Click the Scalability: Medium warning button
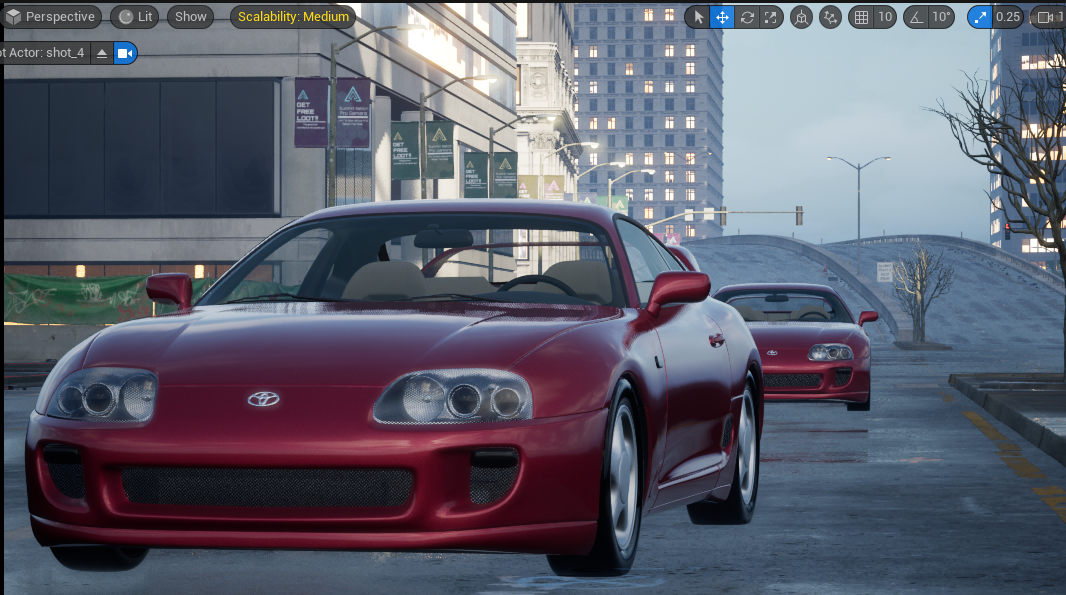Screen dimensions: 1066x595 pyautogui.click(x=294, y=17)
